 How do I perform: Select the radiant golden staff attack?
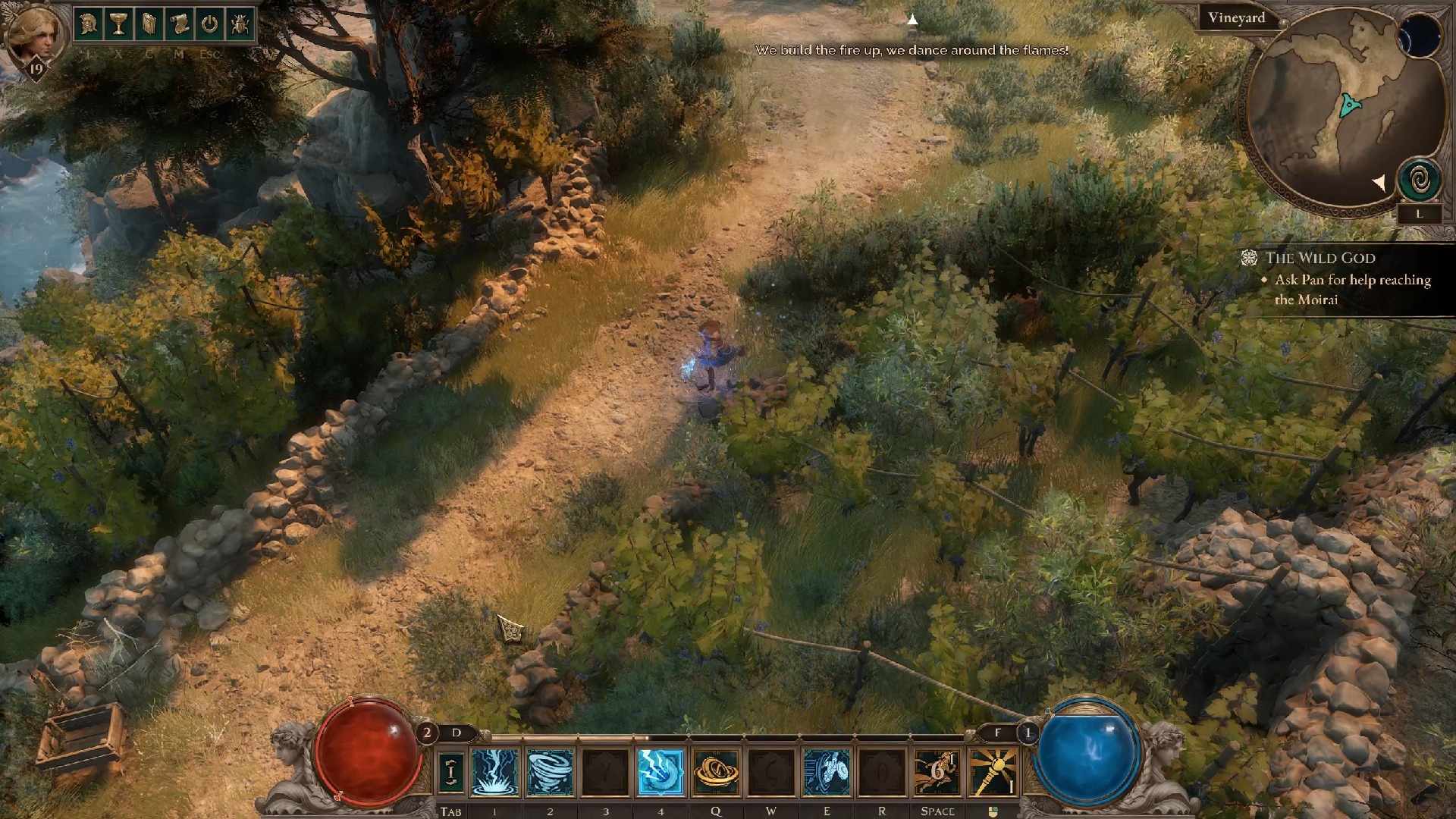tap(993, 772)
